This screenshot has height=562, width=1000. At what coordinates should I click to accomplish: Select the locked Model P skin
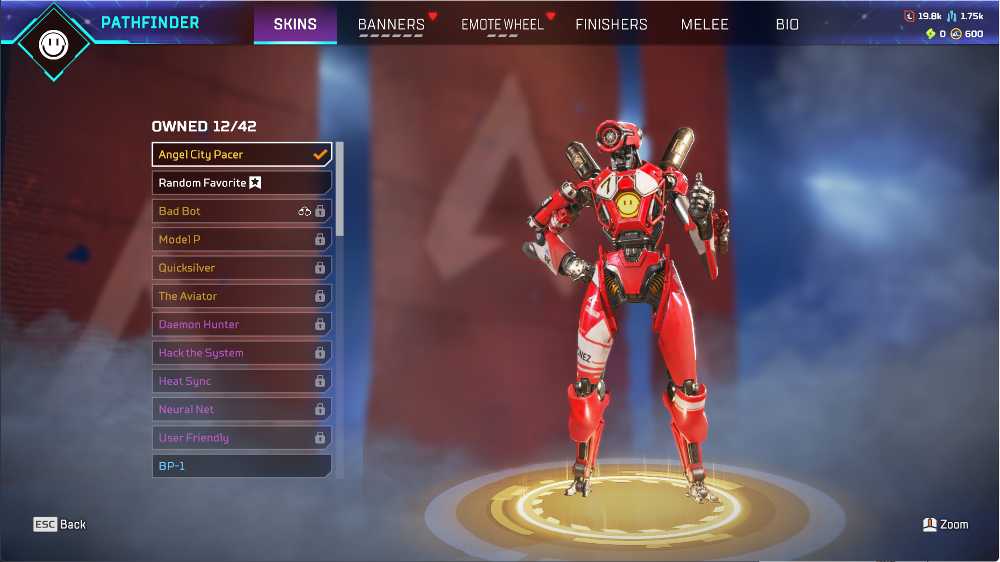pyautogui.click(x=242, y=240)
